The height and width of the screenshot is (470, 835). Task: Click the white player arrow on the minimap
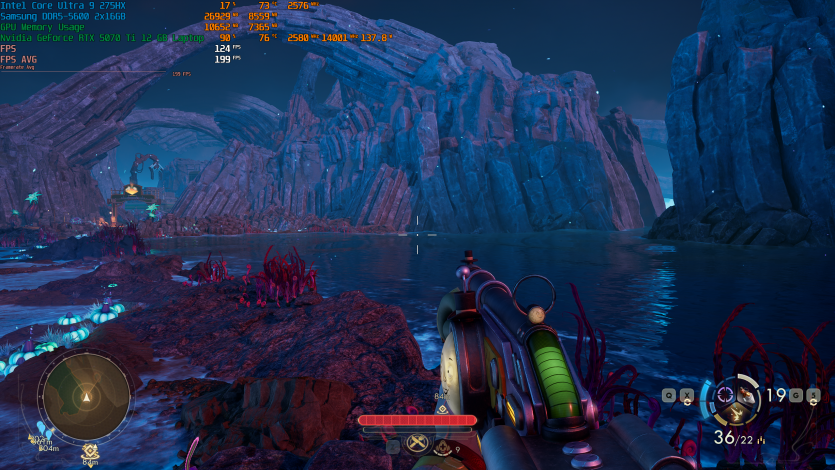[x=86, y=397]
